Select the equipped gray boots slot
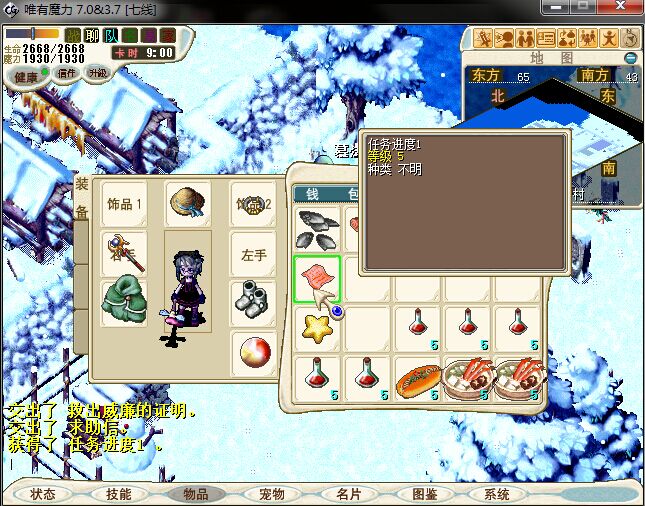Viewport: 645px width, 506px height. (x=253, y=301)
